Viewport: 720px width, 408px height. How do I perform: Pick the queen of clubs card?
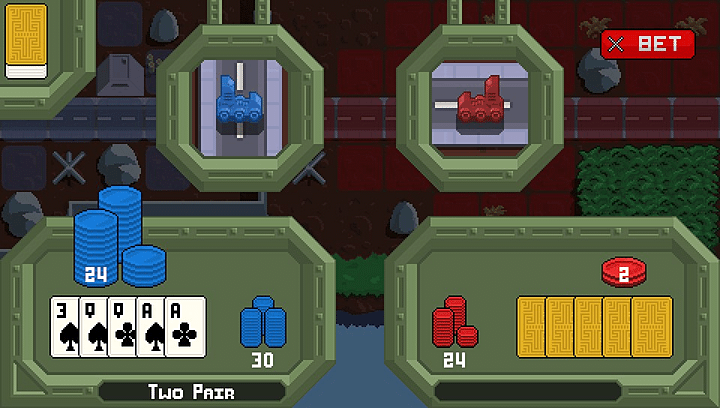click(121, 327)
